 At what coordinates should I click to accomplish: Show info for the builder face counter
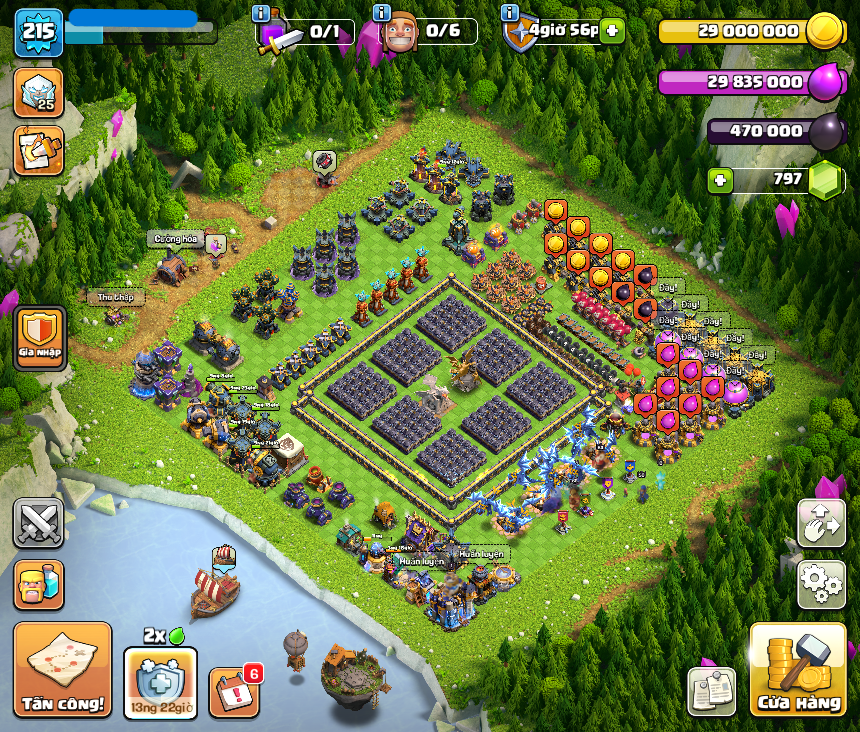pos(381,13)
